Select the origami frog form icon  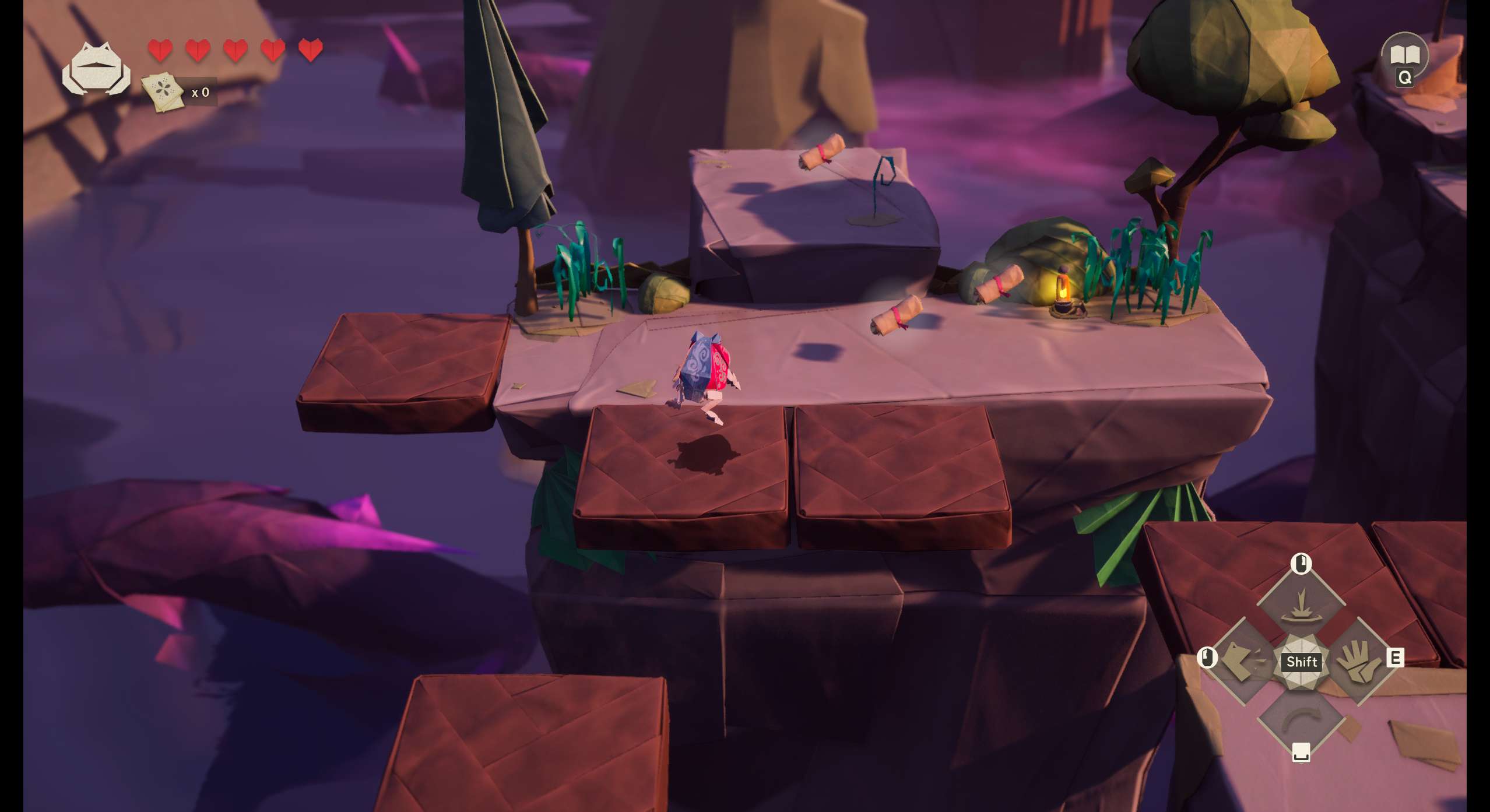tap(96, 69)
